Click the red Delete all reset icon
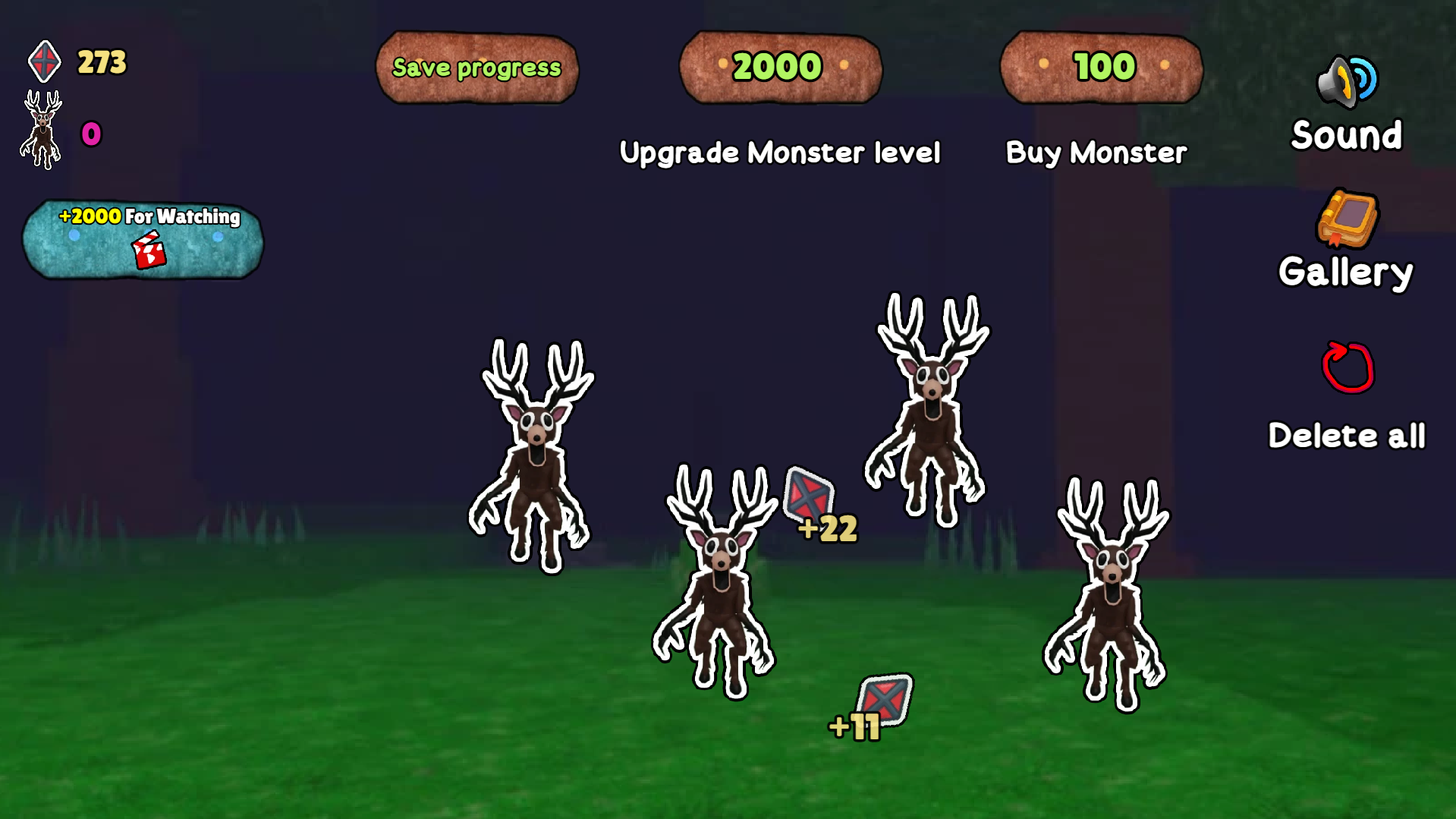Image resolution: width=1456 pixels, height=819 pixels. [x=1347, y=368]
